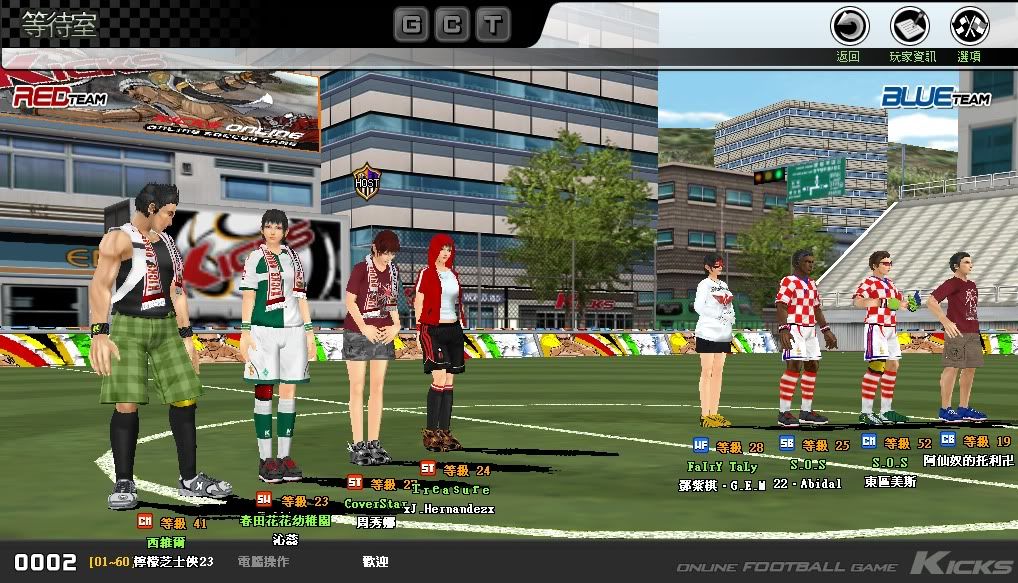Join the RED TEAM side
The width and height of the screenshot is (1018, 583).
(50, 97)
